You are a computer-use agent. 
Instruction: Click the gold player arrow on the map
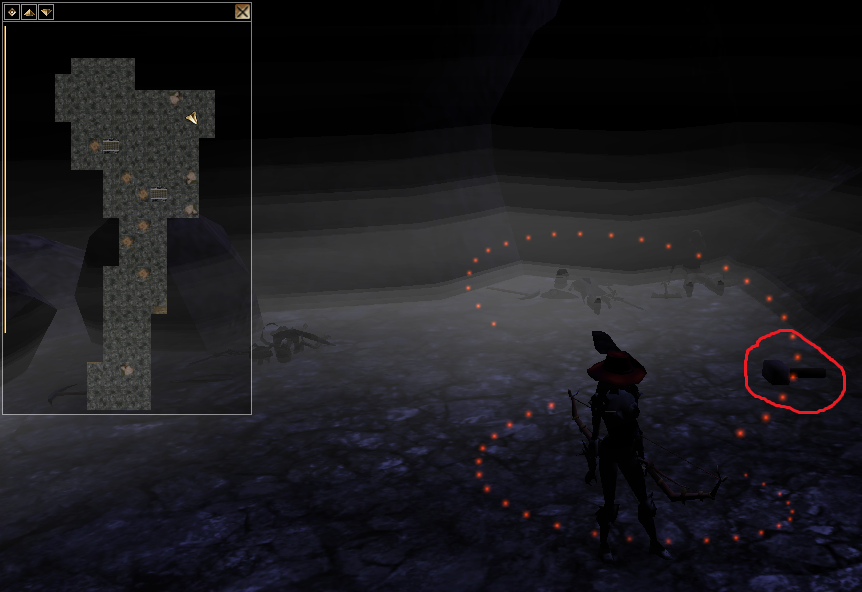(192, 118)
